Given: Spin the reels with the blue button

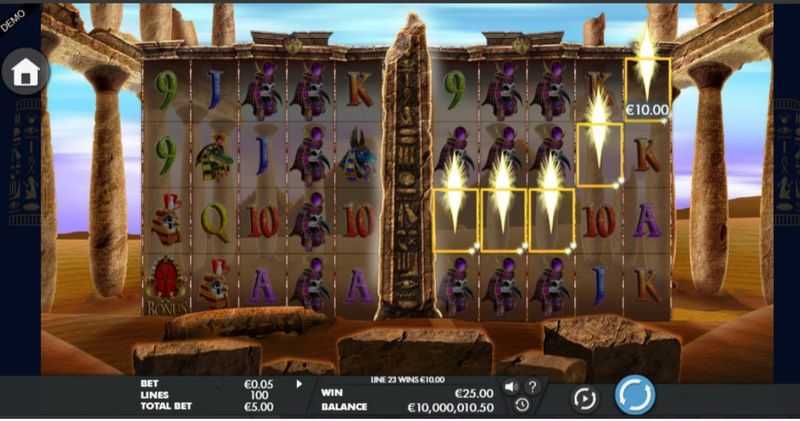Looking at the screenshot, I should coord(634,395).
